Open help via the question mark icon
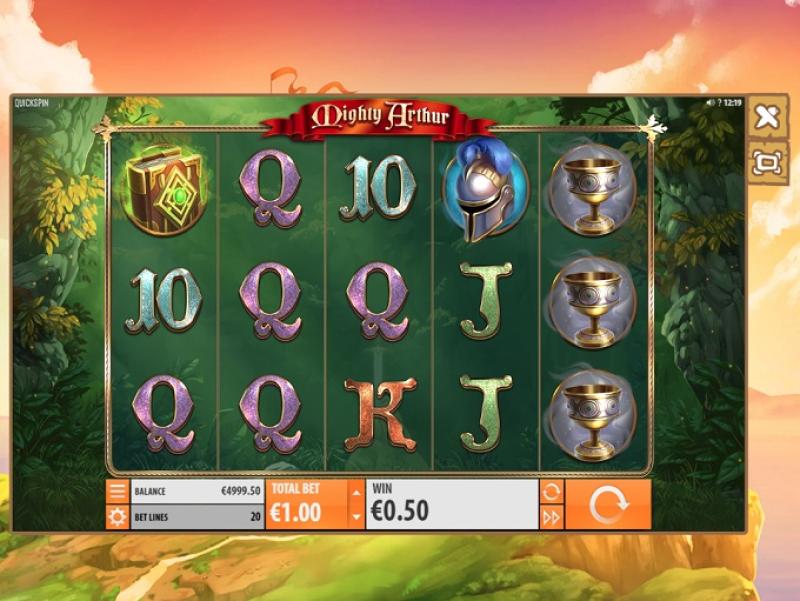Viewport: 800px width, 601px height. click(720, 103)
